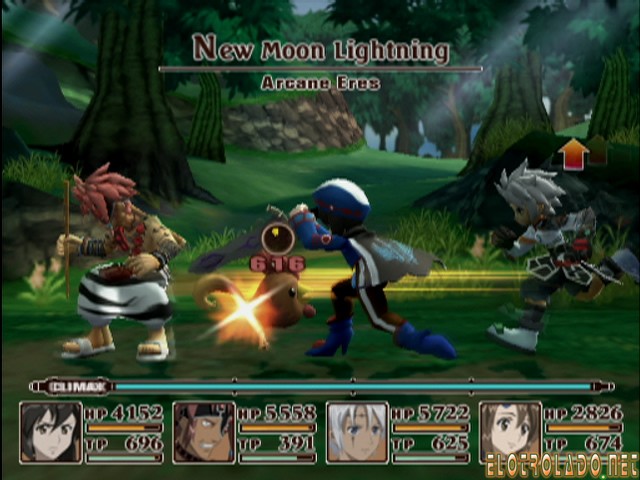The width and height of the screenshot is (640, 480).
Task: Select the dark-haired character portrait with 4152 HP
Action: pyautogui.click(x=50, y=432)
